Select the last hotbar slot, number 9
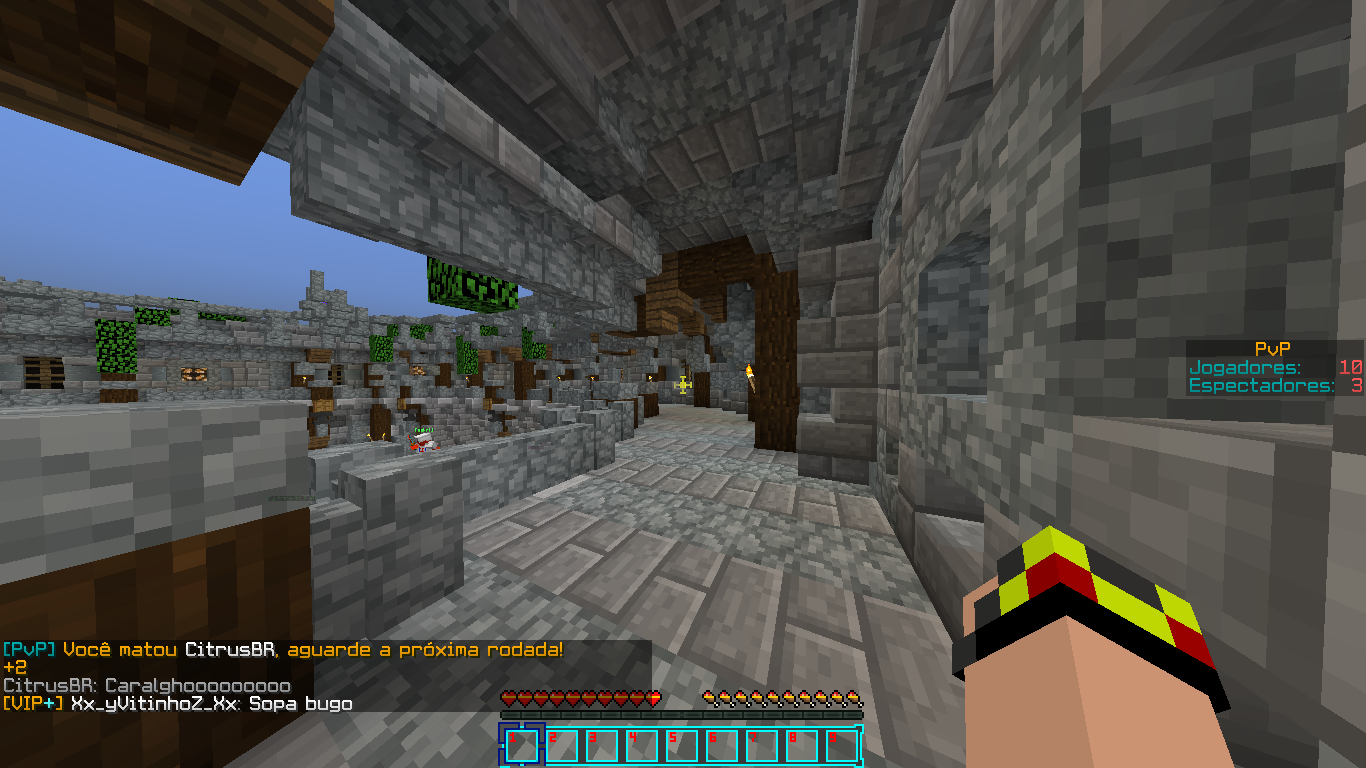This screenshot has height=768, width=1366. (842, 746)
